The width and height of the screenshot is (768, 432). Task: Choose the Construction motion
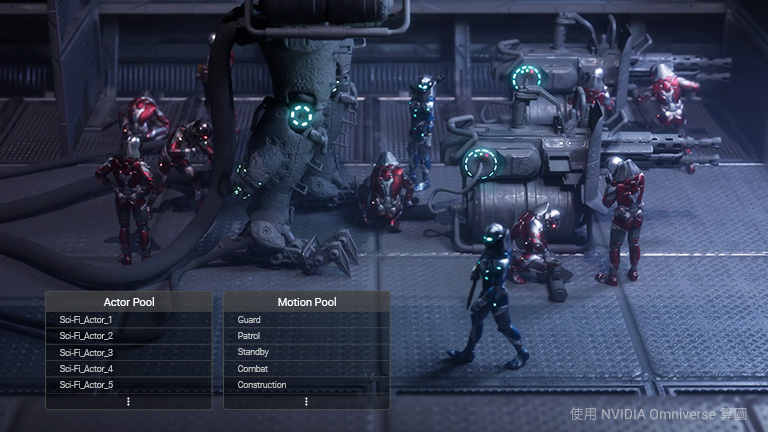coord(262,385)
